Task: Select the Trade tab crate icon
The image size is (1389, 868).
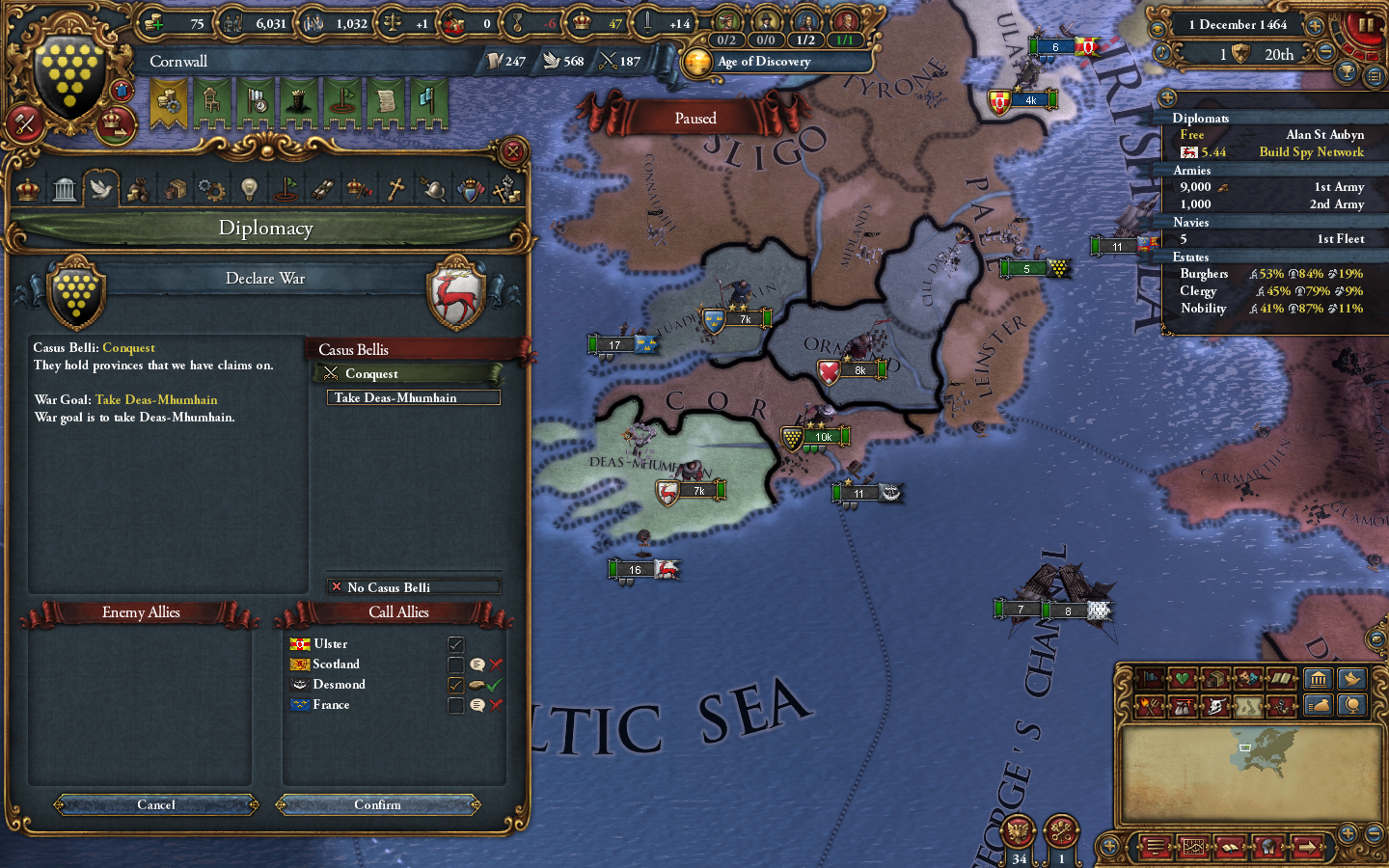Action: 175,189
